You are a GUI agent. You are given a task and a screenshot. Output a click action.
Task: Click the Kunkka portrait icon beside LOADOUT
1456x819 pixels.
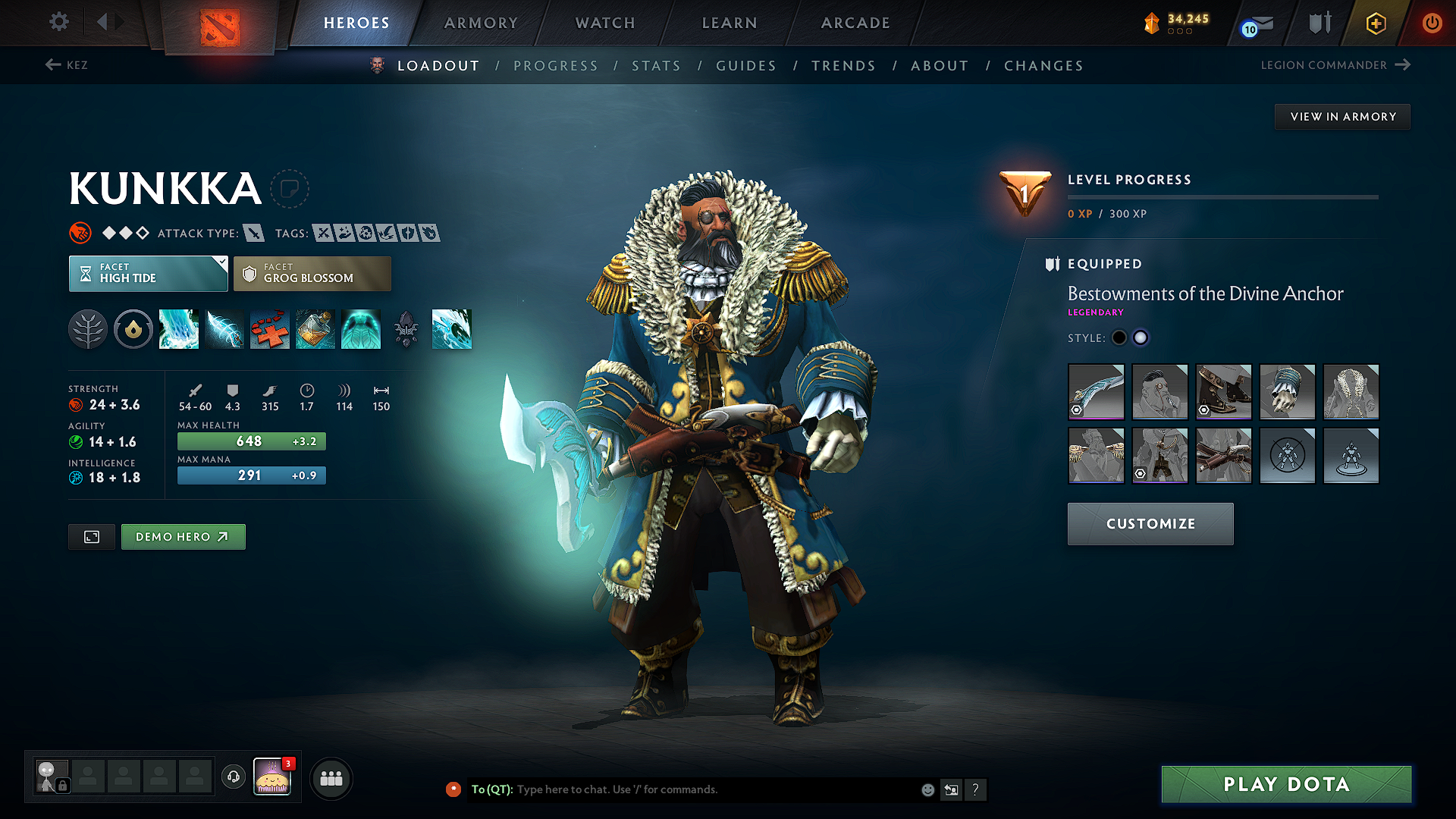pos(375,65)
